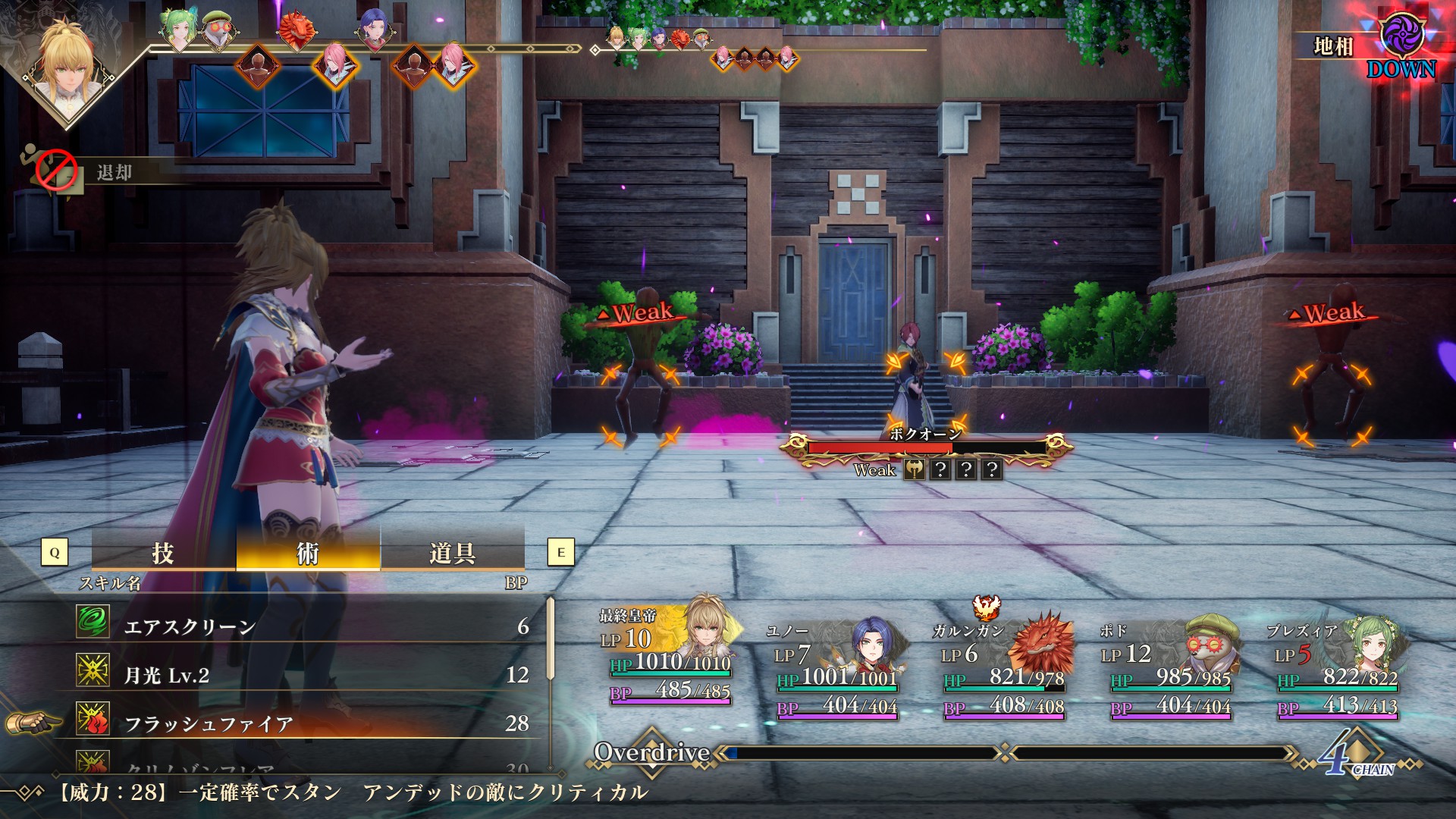1456x819 pixels.
Task: Select the 術 (spells) tab
Action: [308, 552]
